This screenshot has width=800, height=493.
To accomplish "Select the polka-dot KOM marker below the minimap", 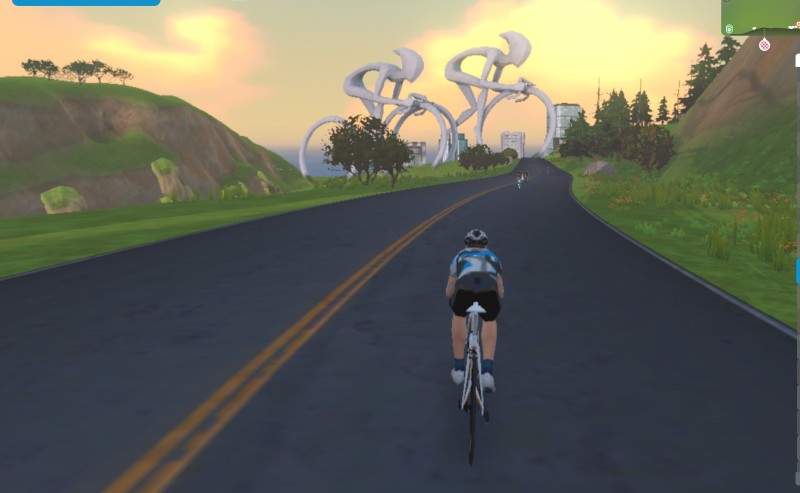I will pyautogui.click(x=765, y=45).
